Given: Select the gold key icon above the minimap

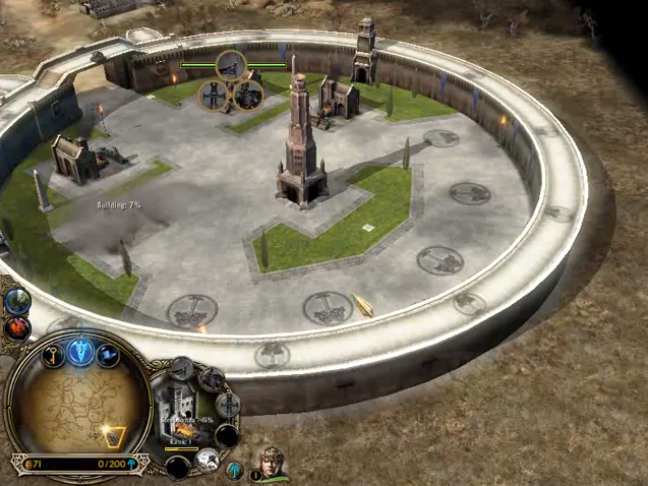Looking at the screenshot, I should [53, 353].
